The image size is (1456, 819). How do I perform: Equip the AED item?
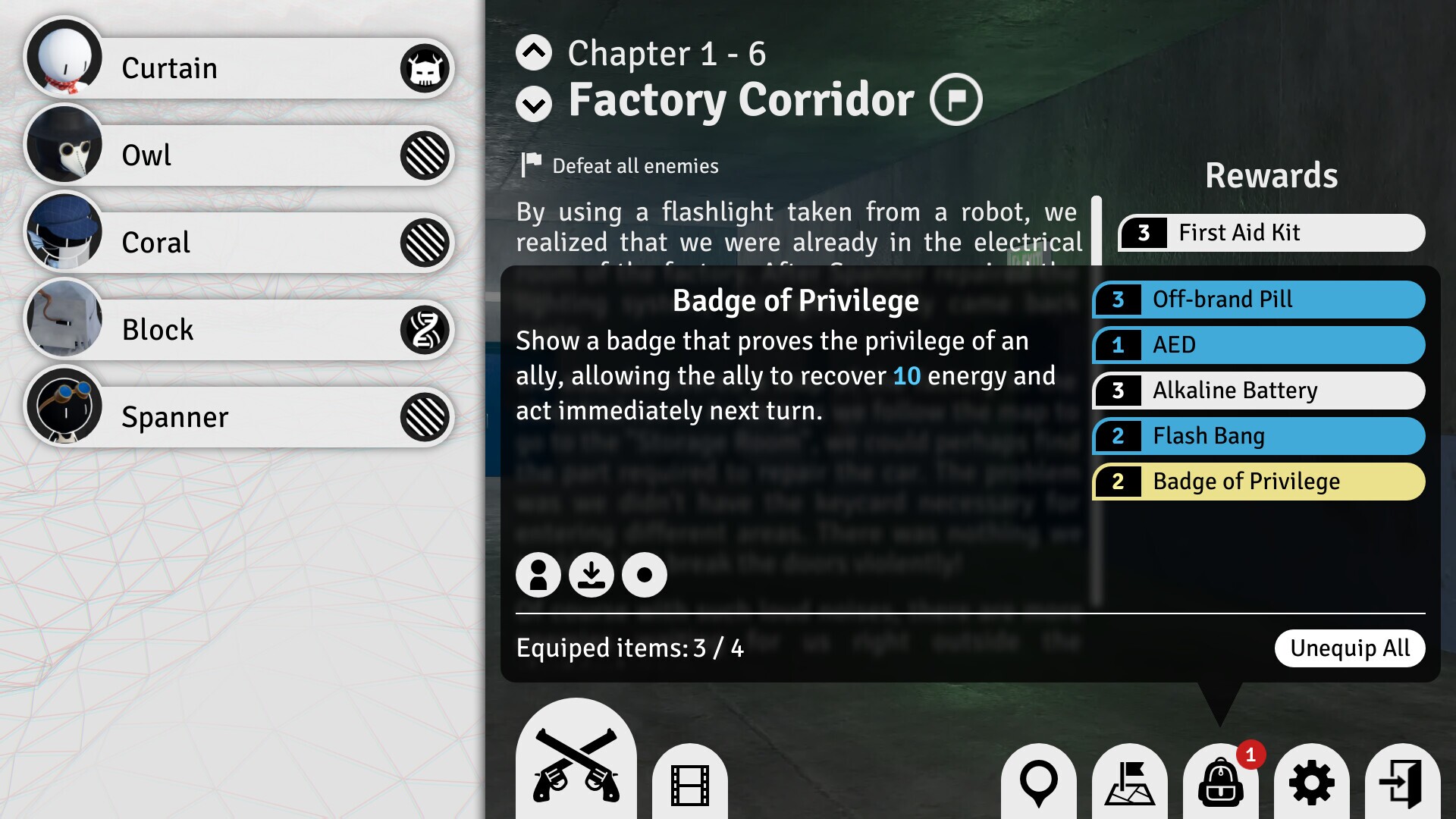1259,345
